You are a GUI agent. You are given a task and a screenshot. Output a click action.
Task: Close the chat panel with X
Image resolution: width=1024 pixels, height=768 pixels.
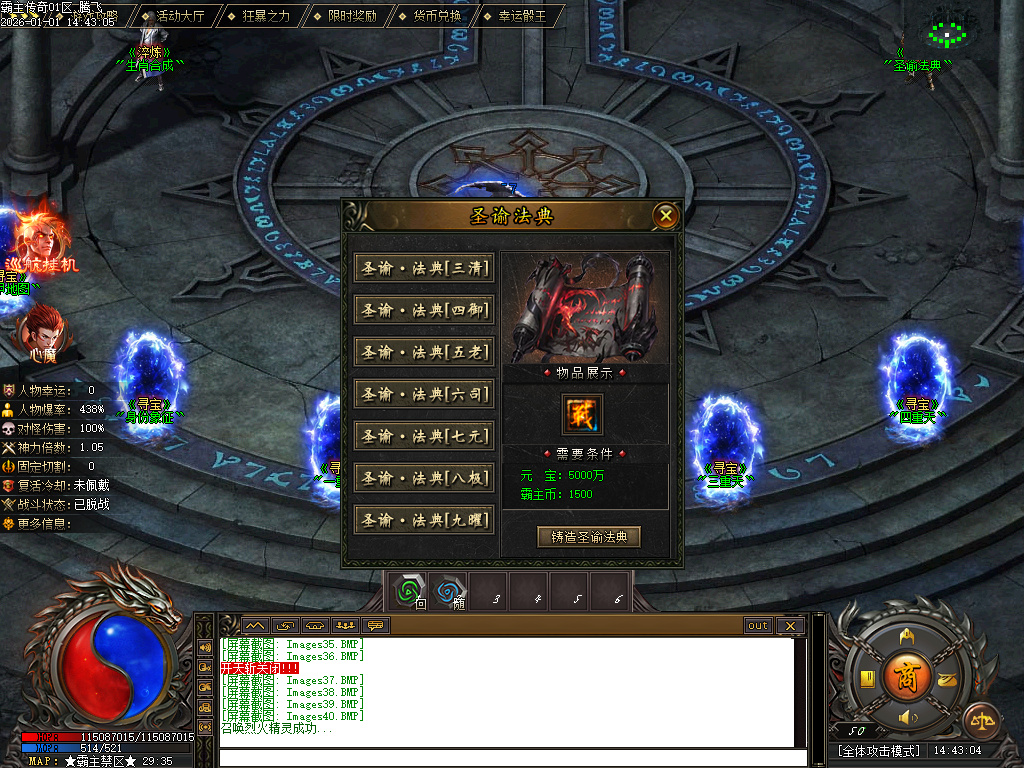790,626
